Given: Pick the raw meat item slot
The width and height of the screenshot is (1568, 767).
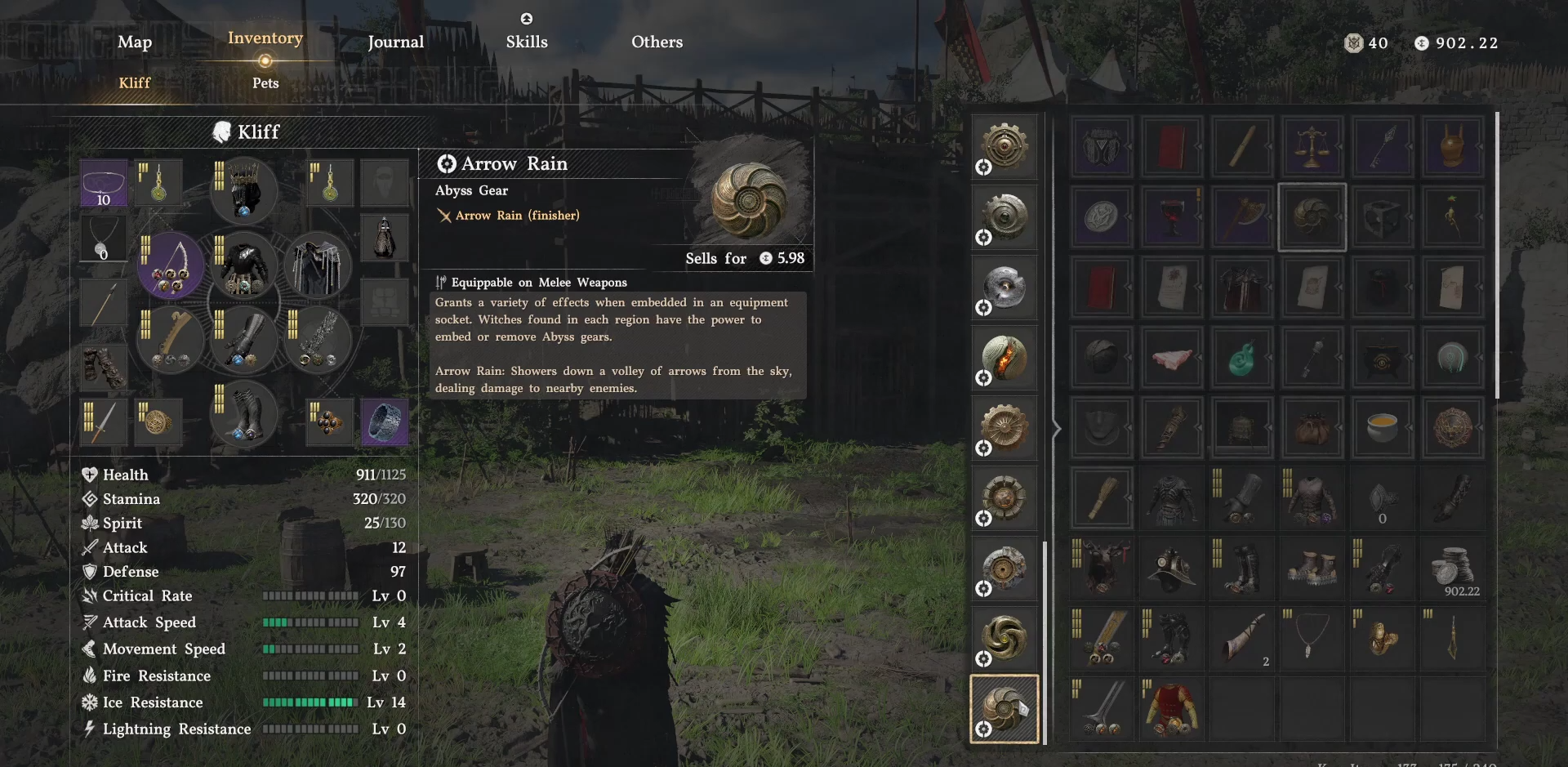Looking at the screenshot, I should tap(1171, 358).
